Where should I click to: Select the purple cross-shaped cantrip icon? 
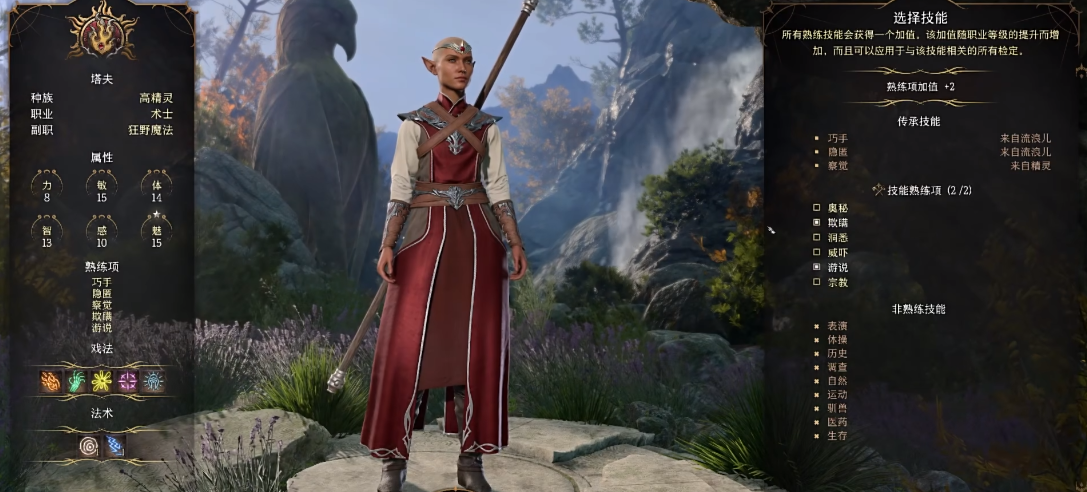point(128,380)
